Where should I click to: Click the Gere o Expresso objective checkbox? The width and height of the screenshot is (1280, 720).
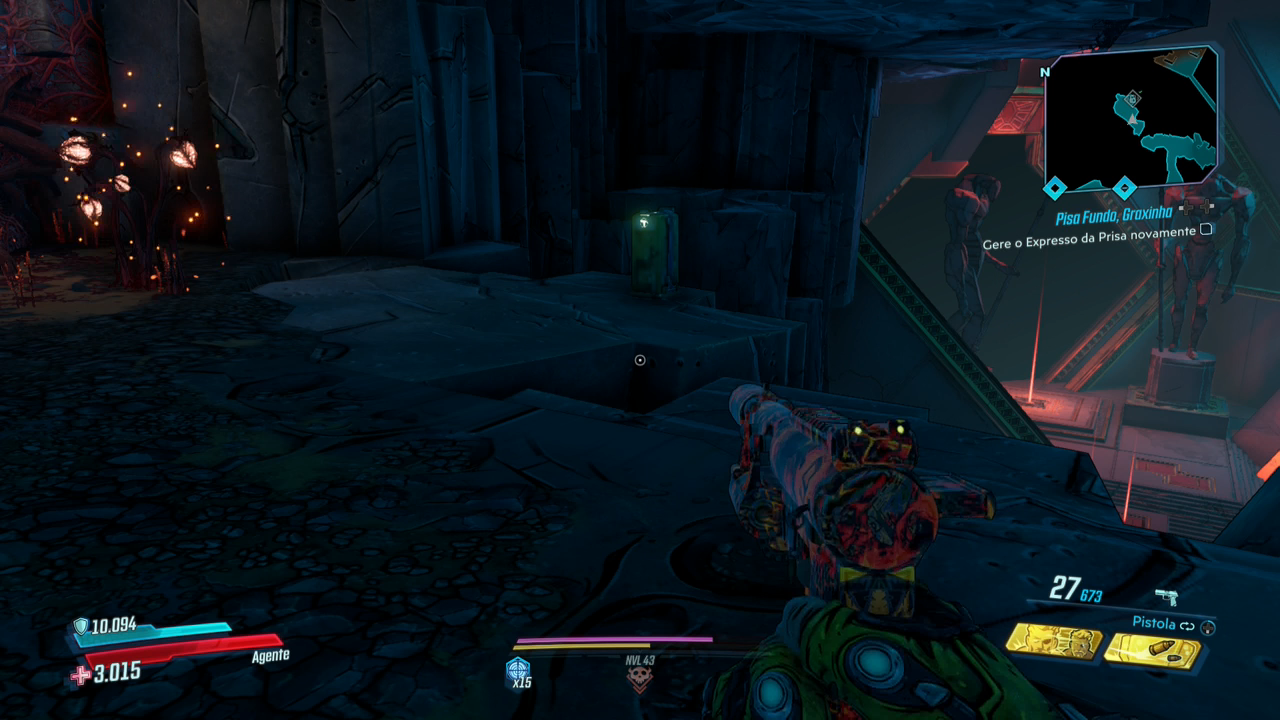1206,230
